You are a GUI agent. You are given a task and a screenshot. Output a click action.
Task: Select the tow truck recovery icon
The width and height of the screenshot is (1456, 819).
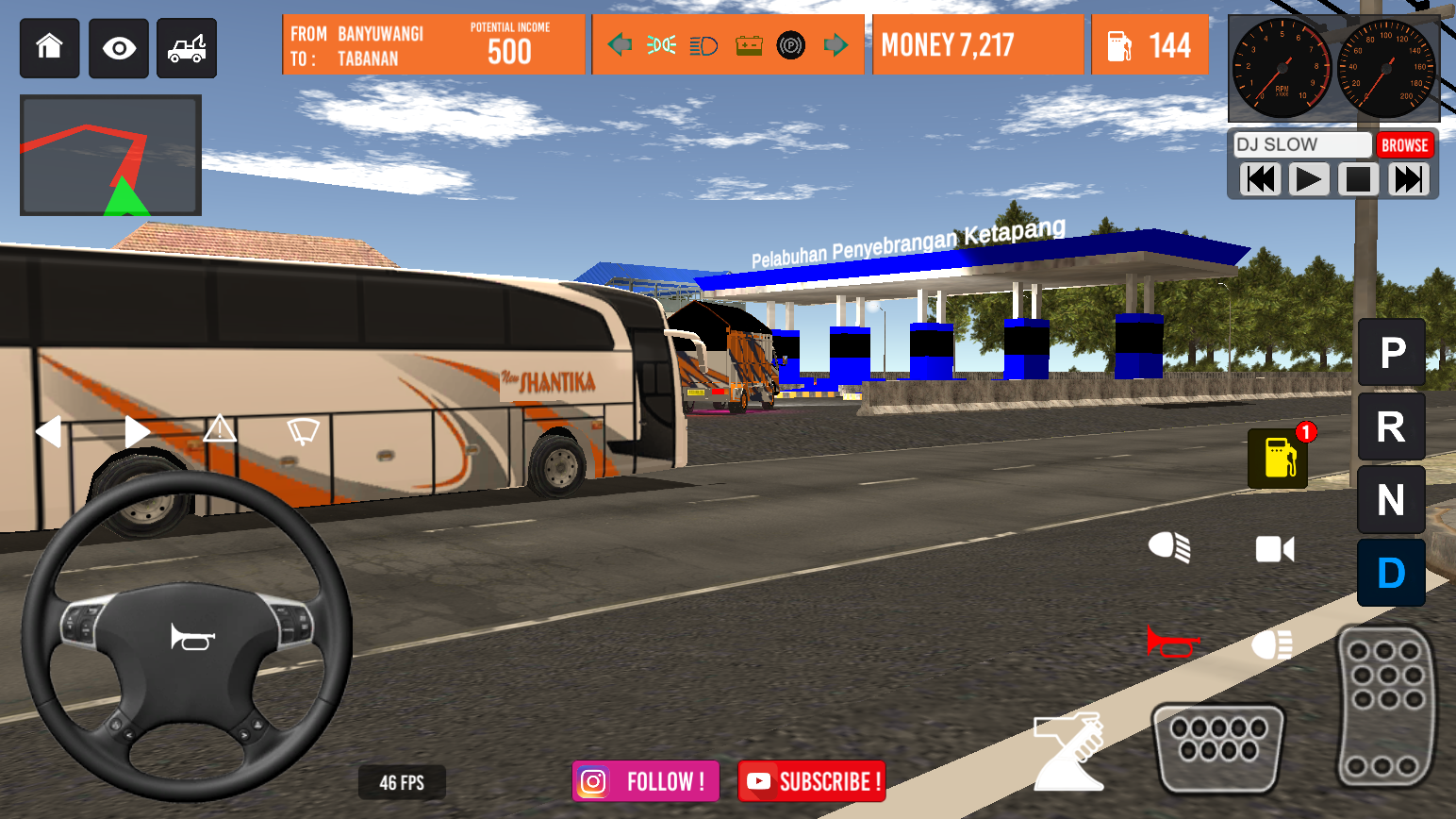186,47
